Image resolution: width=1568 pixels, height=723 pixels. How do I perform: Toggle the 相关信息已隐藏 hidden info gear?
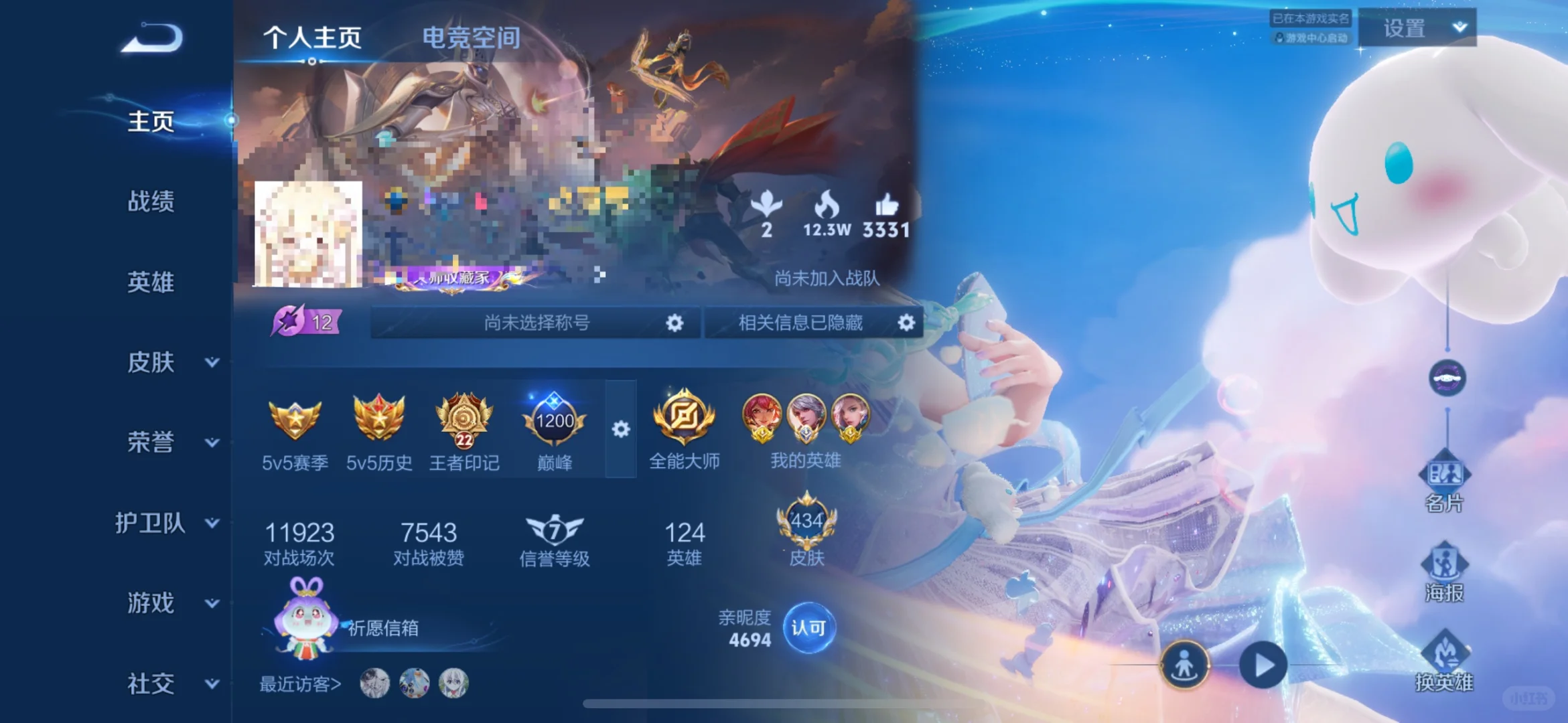click(908, 323)
